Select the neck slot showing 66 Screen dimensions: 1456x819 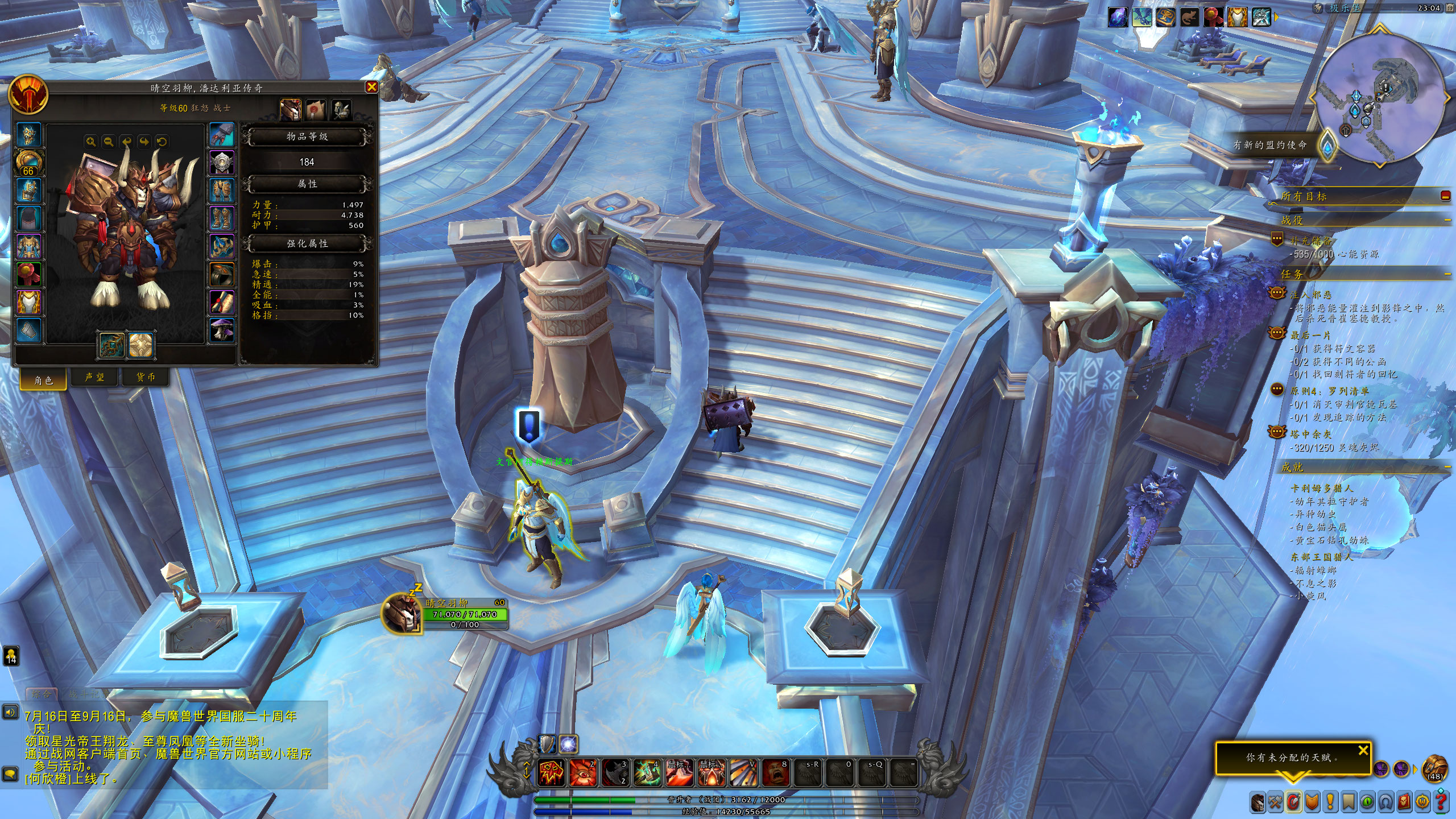(x=28, y=163)
